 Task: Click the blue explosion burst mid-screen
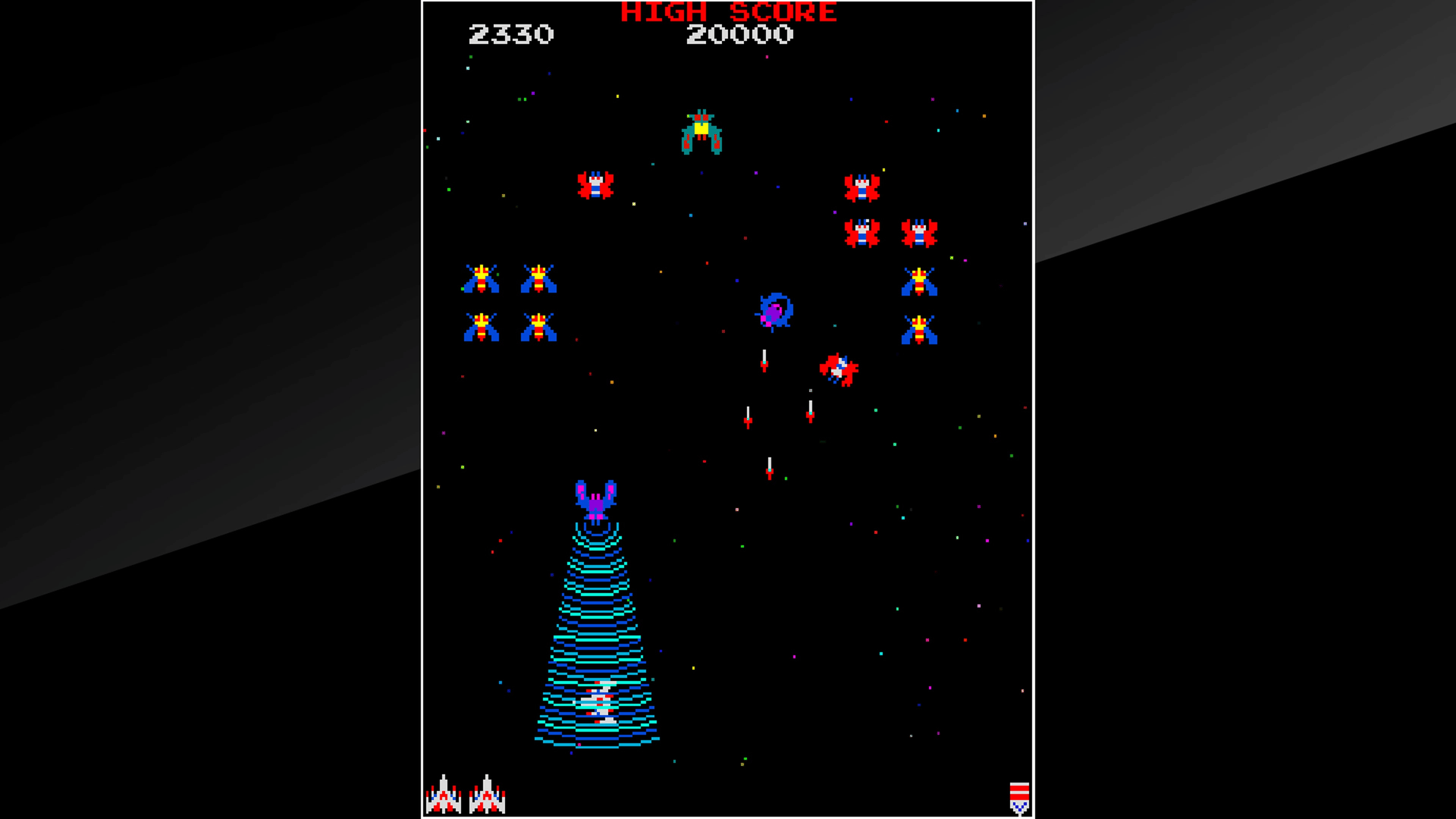pos(775,311)
